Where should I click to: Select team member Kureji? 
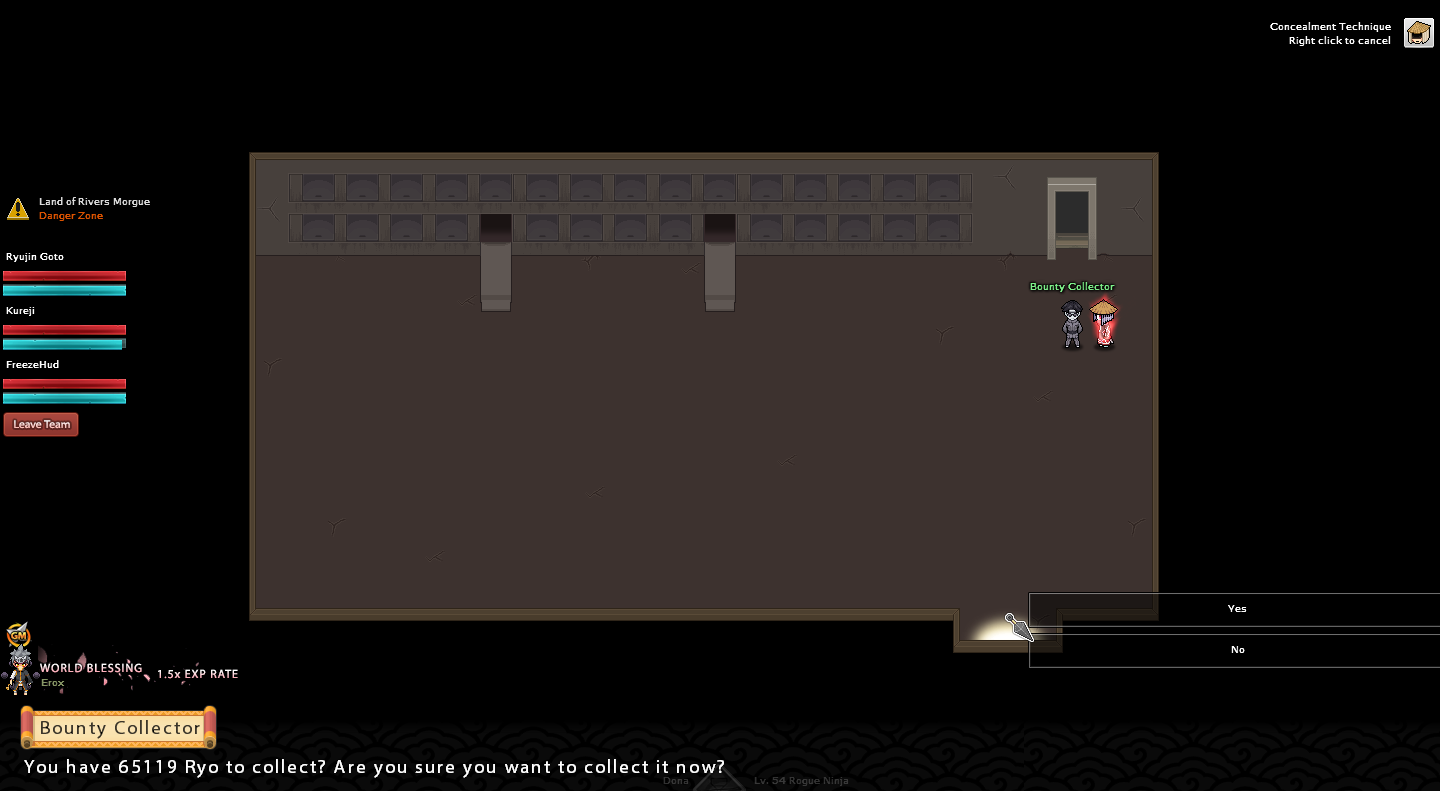[x=21, y=311]
